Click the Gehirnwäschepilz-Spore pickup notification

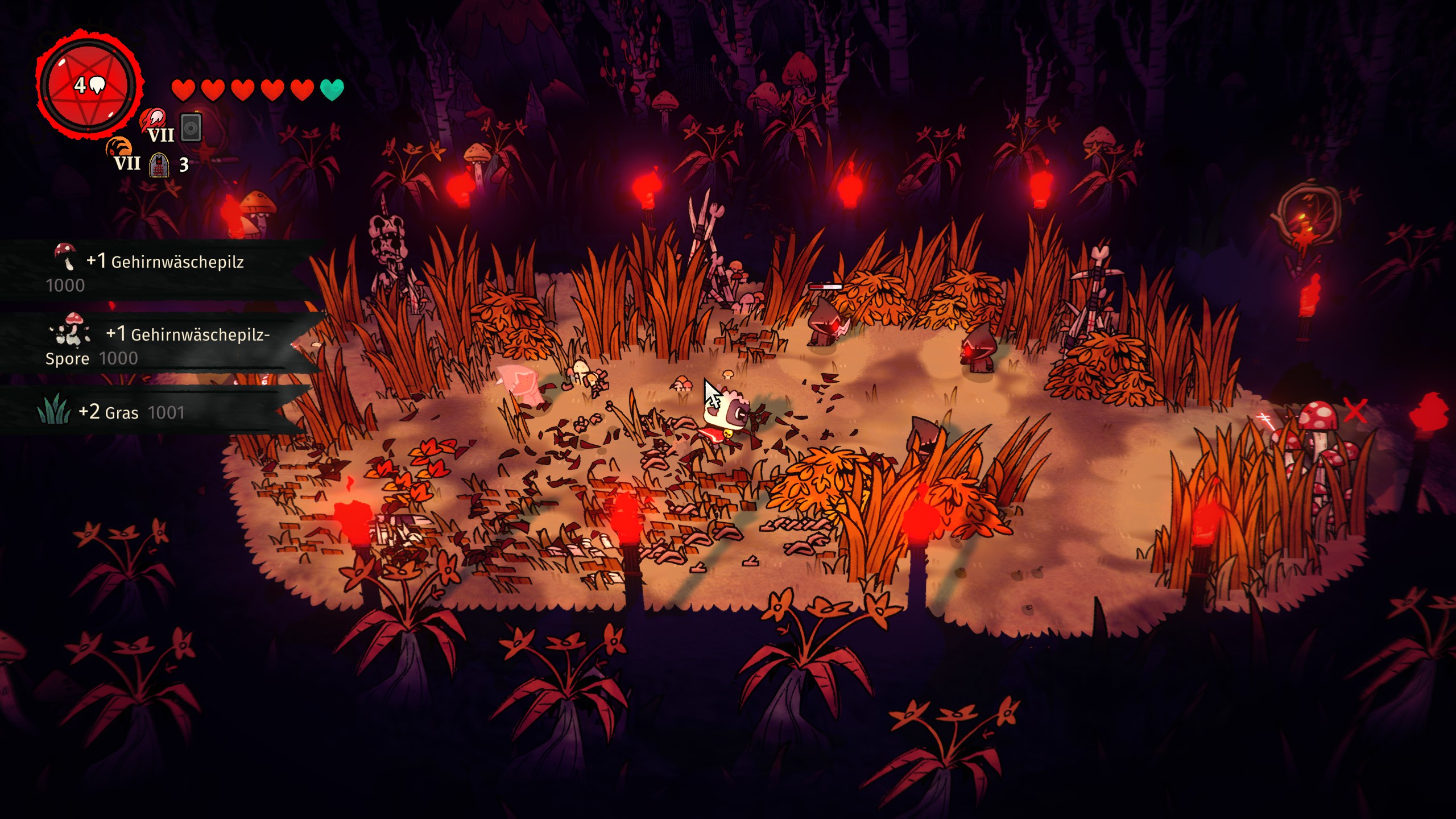click(154, 344)
